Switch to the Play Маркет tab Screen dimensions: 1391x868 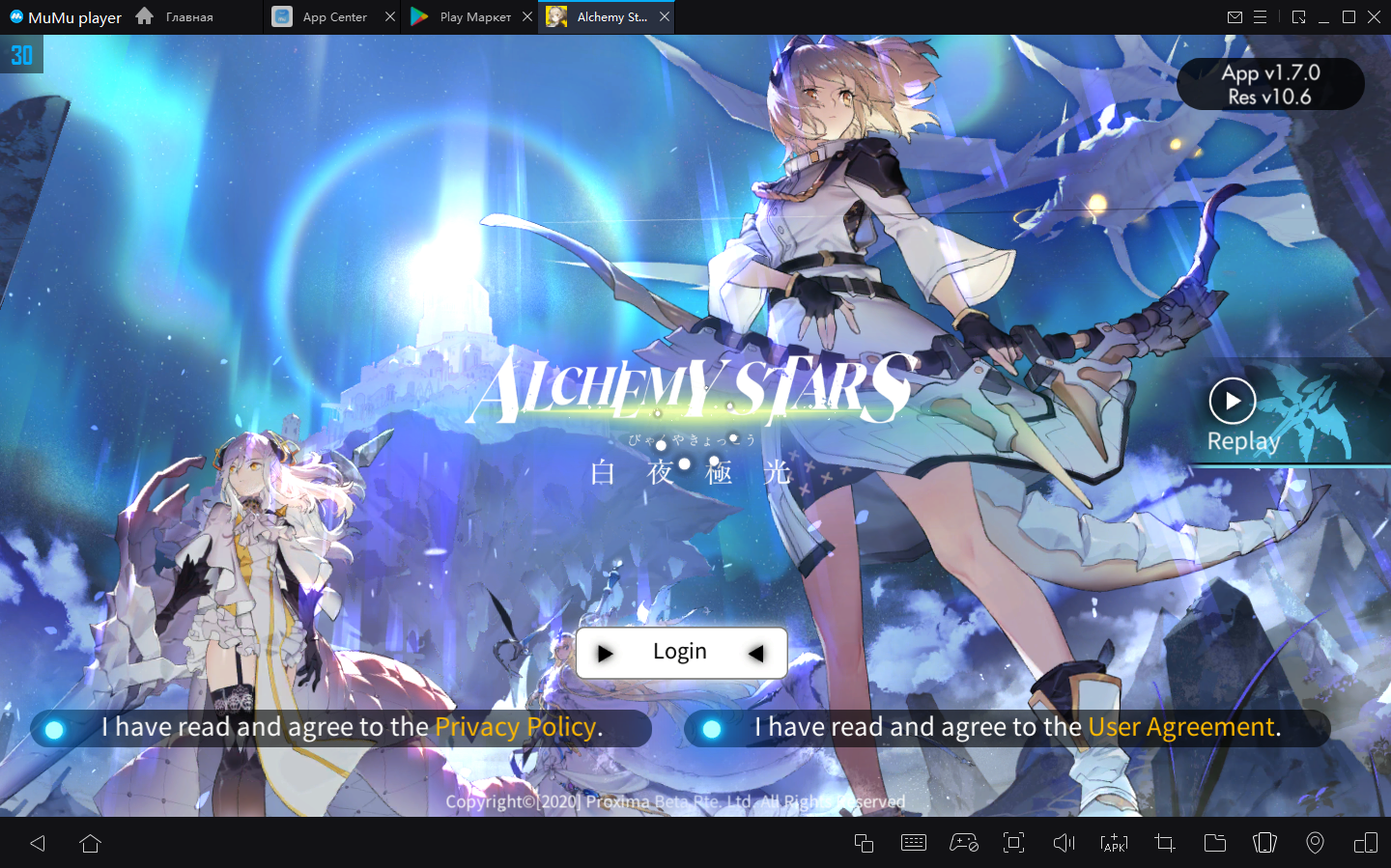465,17
